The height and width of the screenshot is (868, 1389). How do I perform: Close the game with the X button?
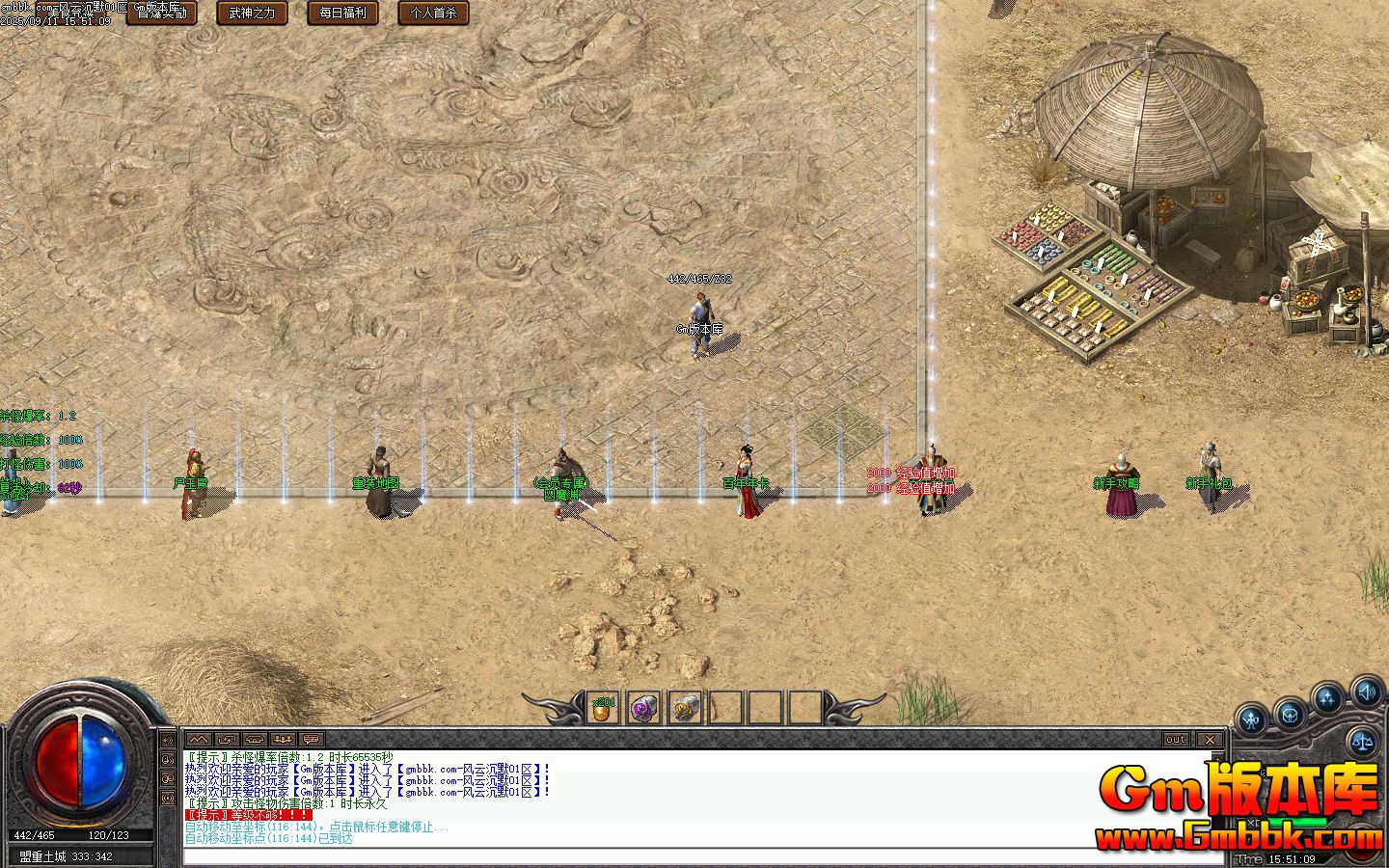pyautogui.click(x=1210, y=739)
